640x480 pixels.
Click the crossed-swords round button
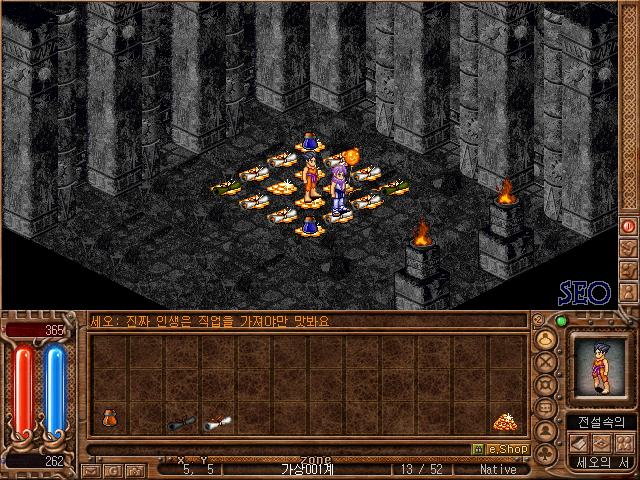click(546, 364)
